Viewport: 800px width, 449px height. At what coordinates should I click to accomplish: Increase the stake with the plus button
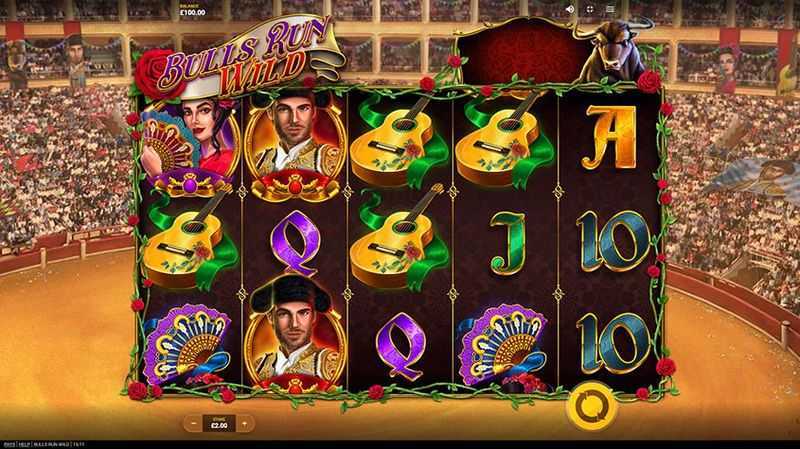click(243, 423)
